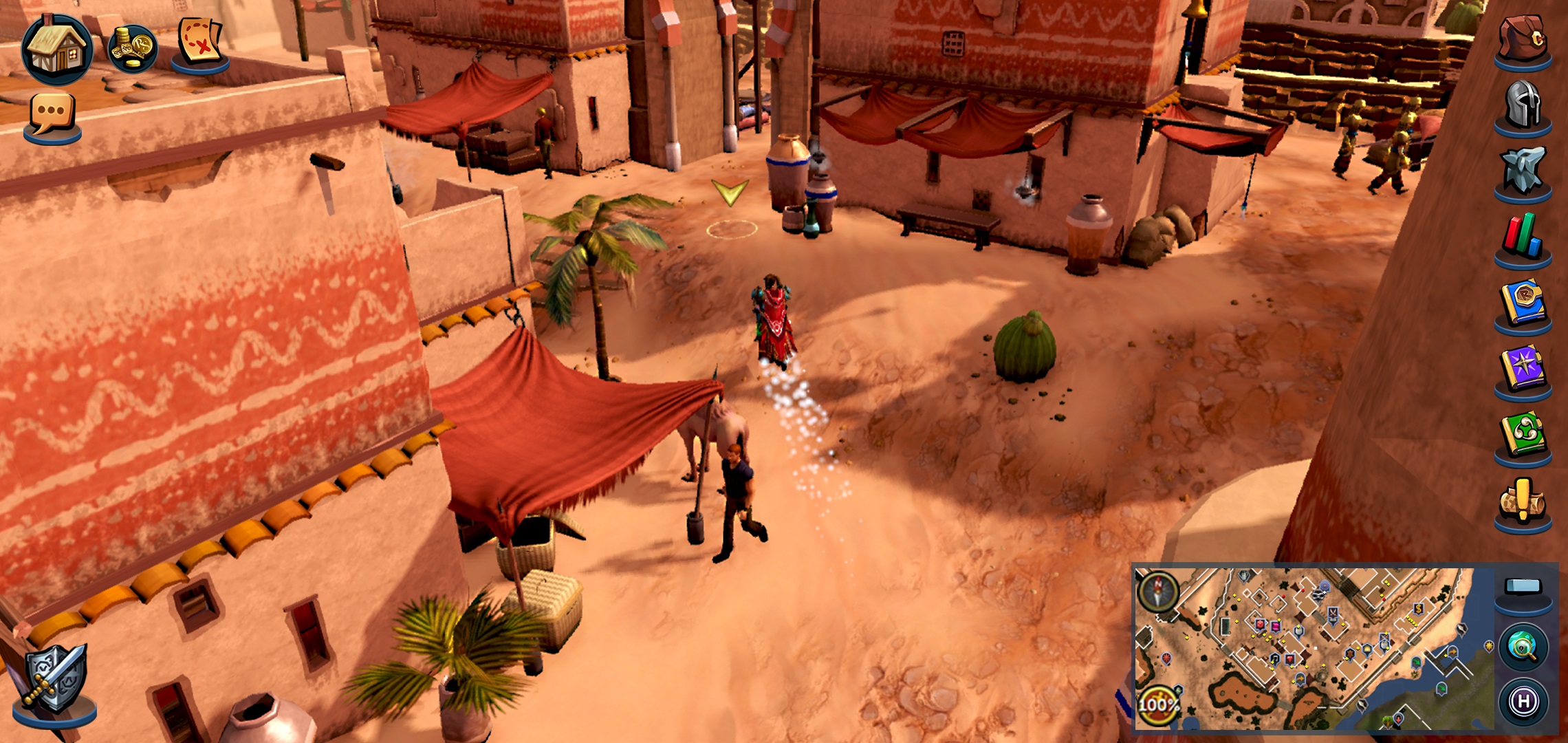The width and height of the screenshot is (1568, 743).
Task: Activate the home teleport H button
Action: click(1523, 702)
